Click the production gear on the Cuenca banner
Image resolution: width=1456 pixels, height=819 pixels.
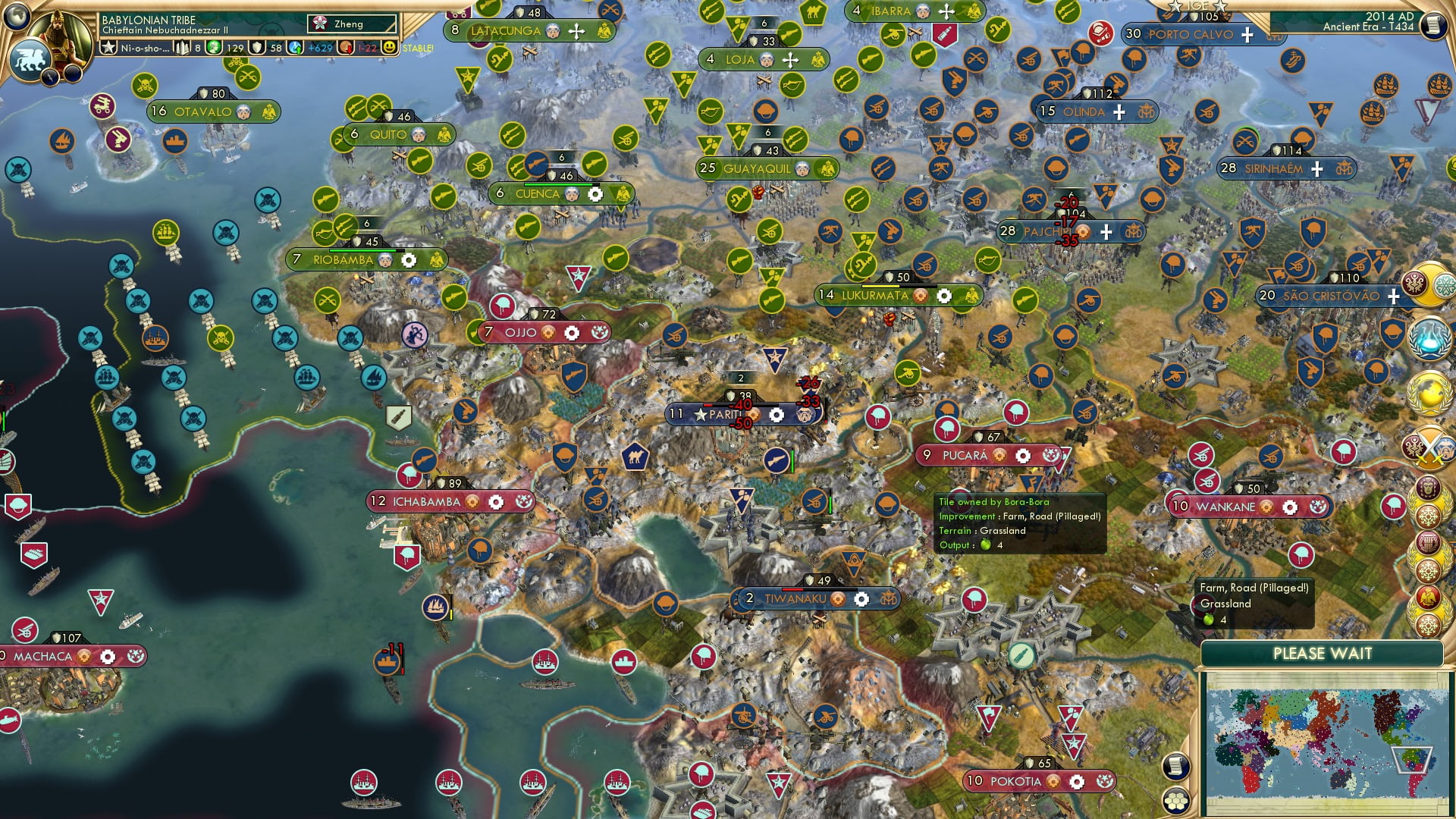click(x=595, y=195)
